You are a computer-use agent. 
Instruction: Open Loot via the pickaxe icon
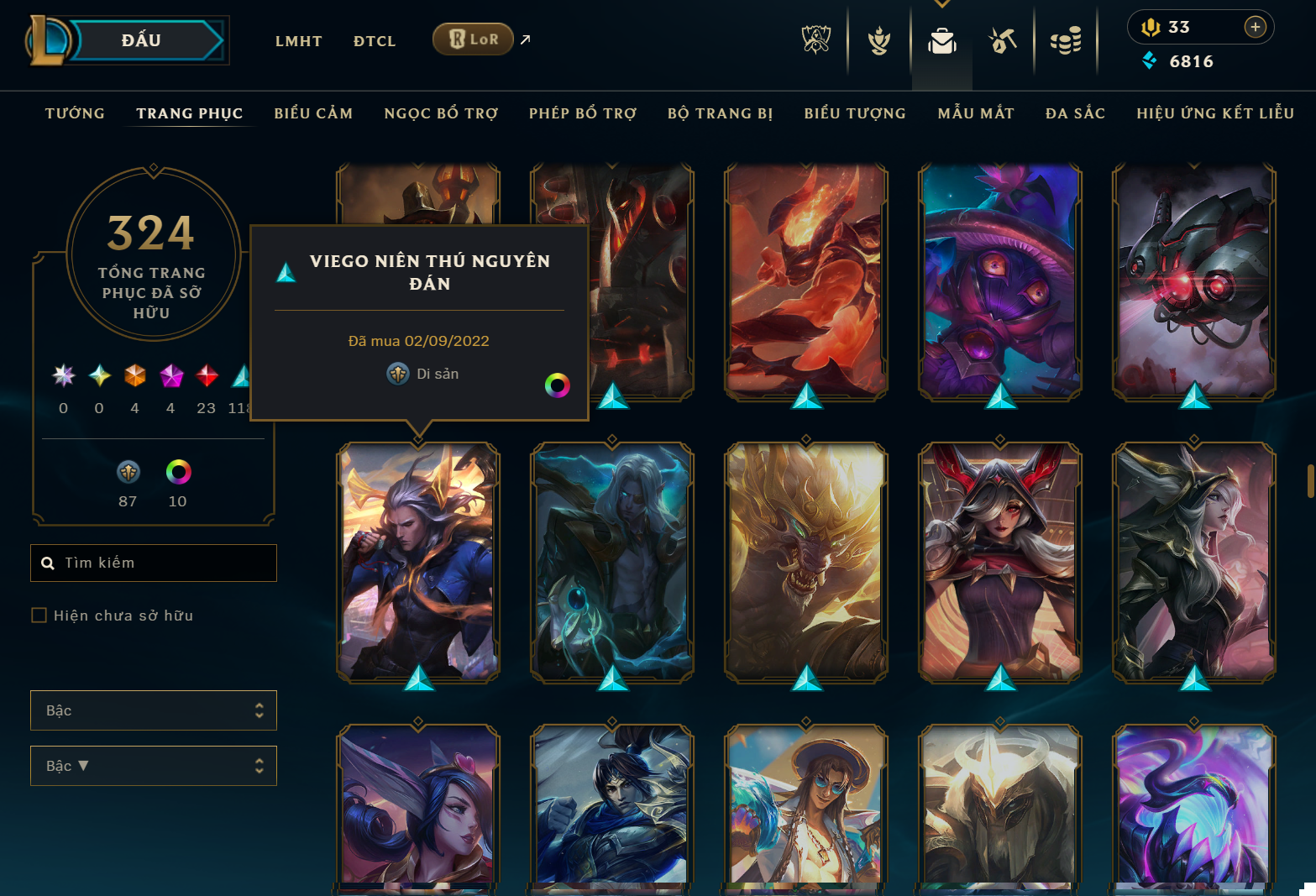(1002, 39)
